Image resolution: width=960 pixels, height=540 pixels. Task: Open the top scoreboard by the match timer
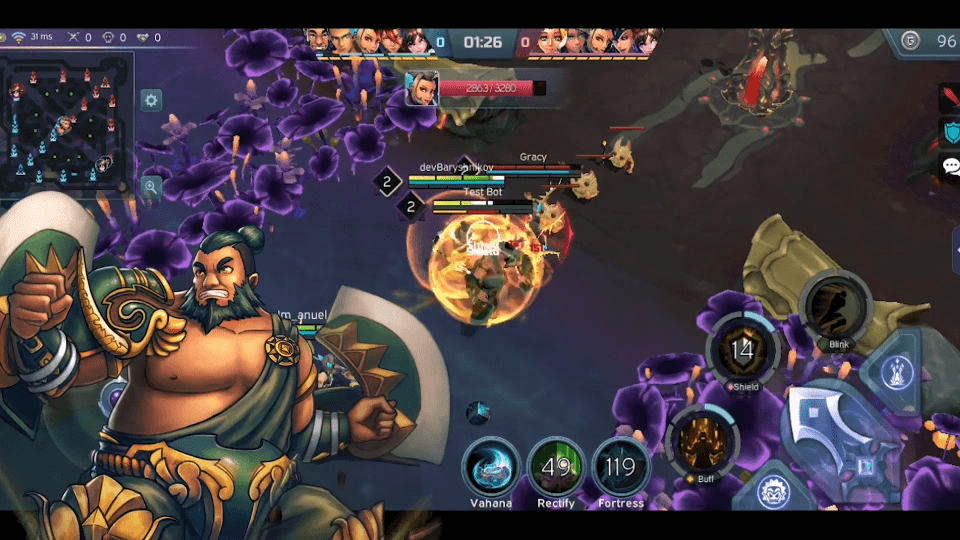coord(482,42)
